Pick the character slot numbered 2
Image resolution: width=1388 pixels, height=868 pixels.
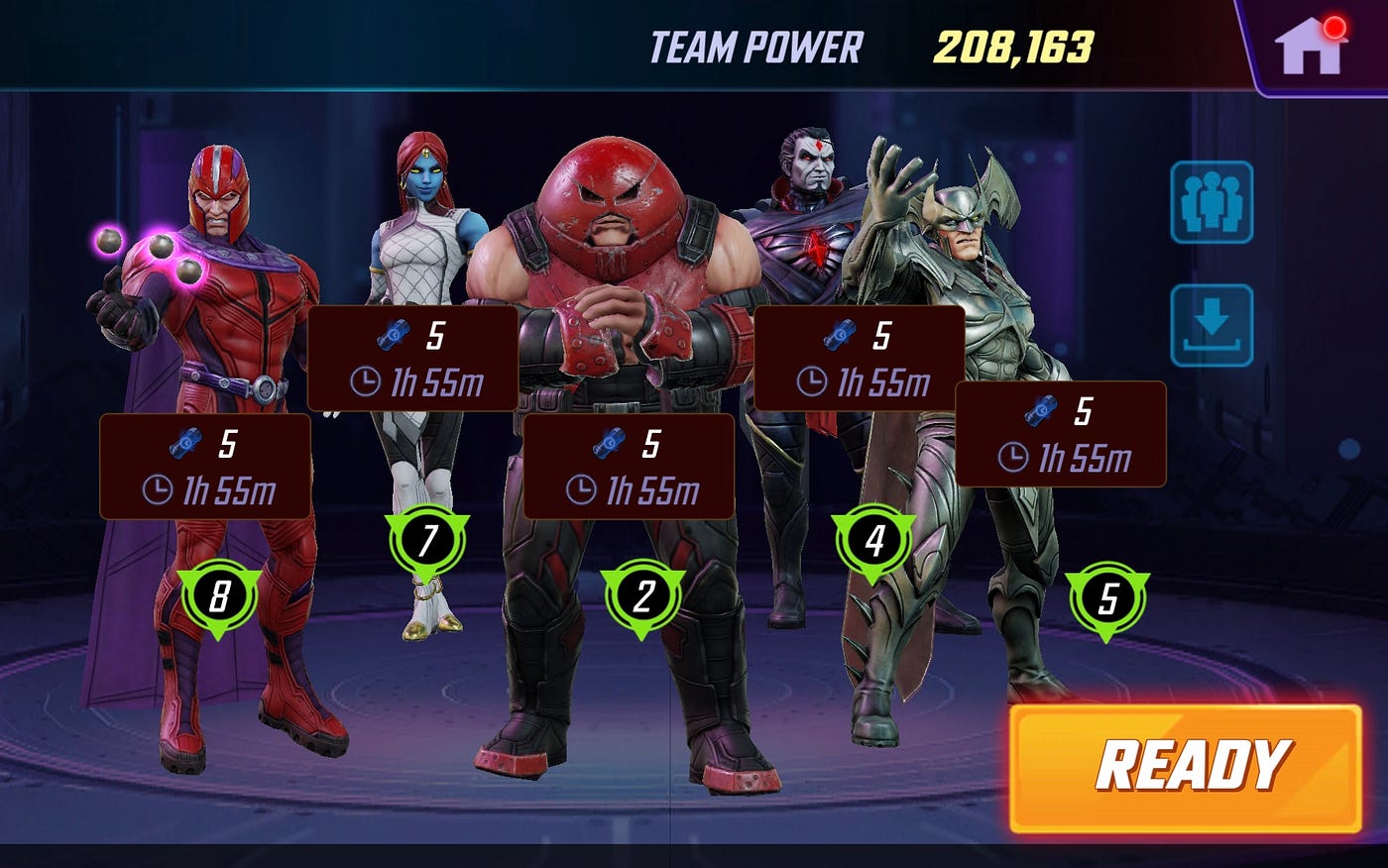pyautogui.click(x=643, y=597)
